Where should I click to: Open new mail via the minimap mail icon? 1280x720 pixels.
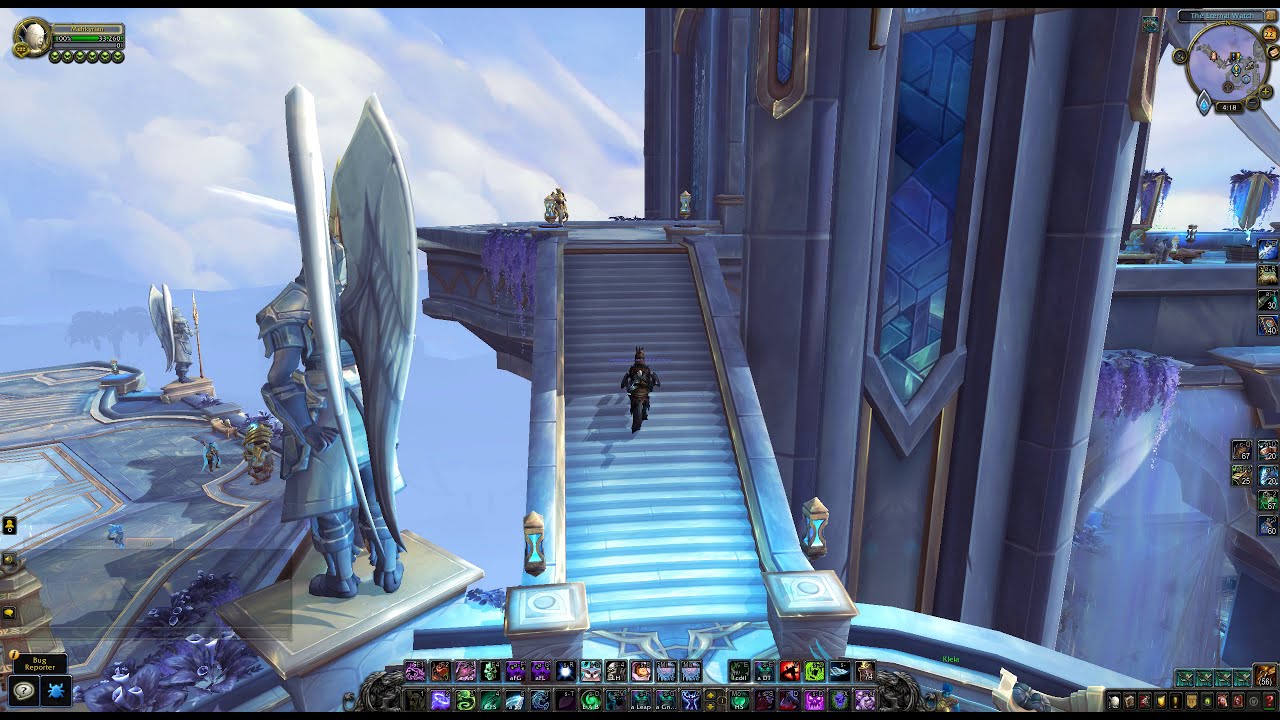tap(1272, 52)
